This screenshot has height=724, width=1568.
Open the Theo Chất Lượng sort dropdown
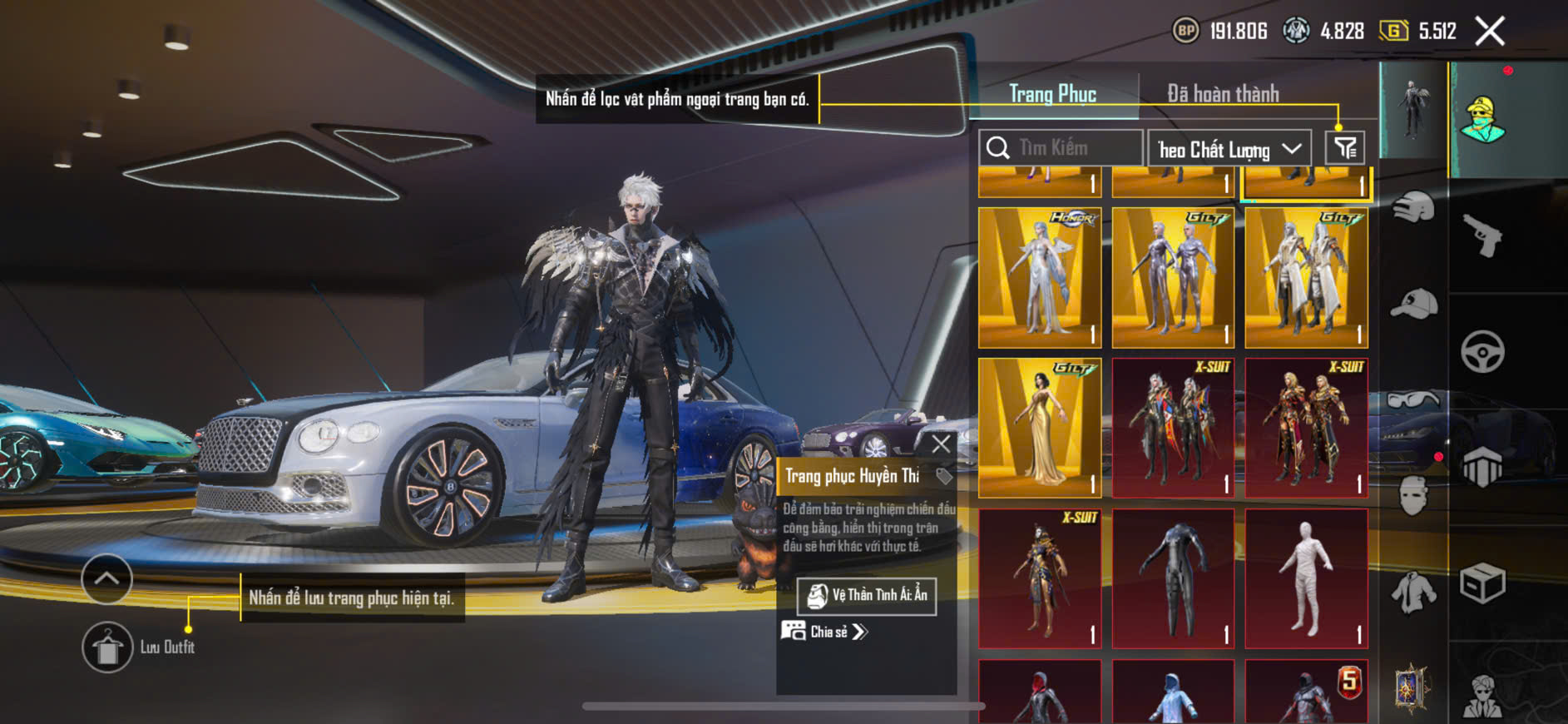[x=1229, y=149]
